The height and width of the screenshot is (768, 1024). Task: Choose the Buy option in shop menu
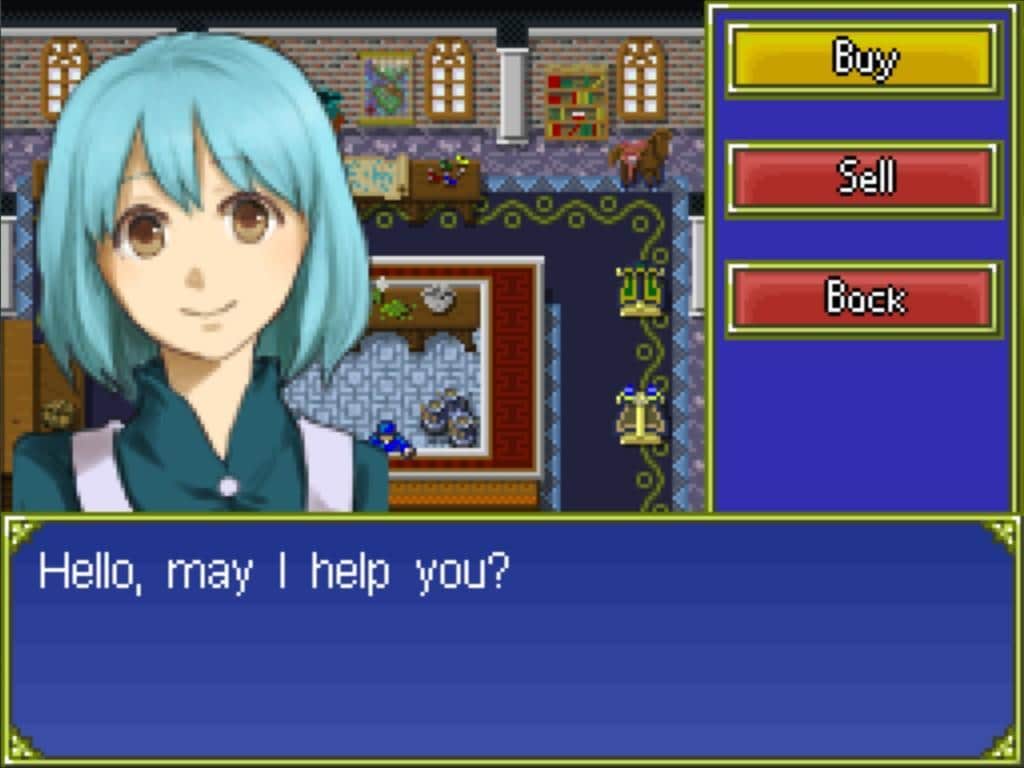tap(863, 59)
